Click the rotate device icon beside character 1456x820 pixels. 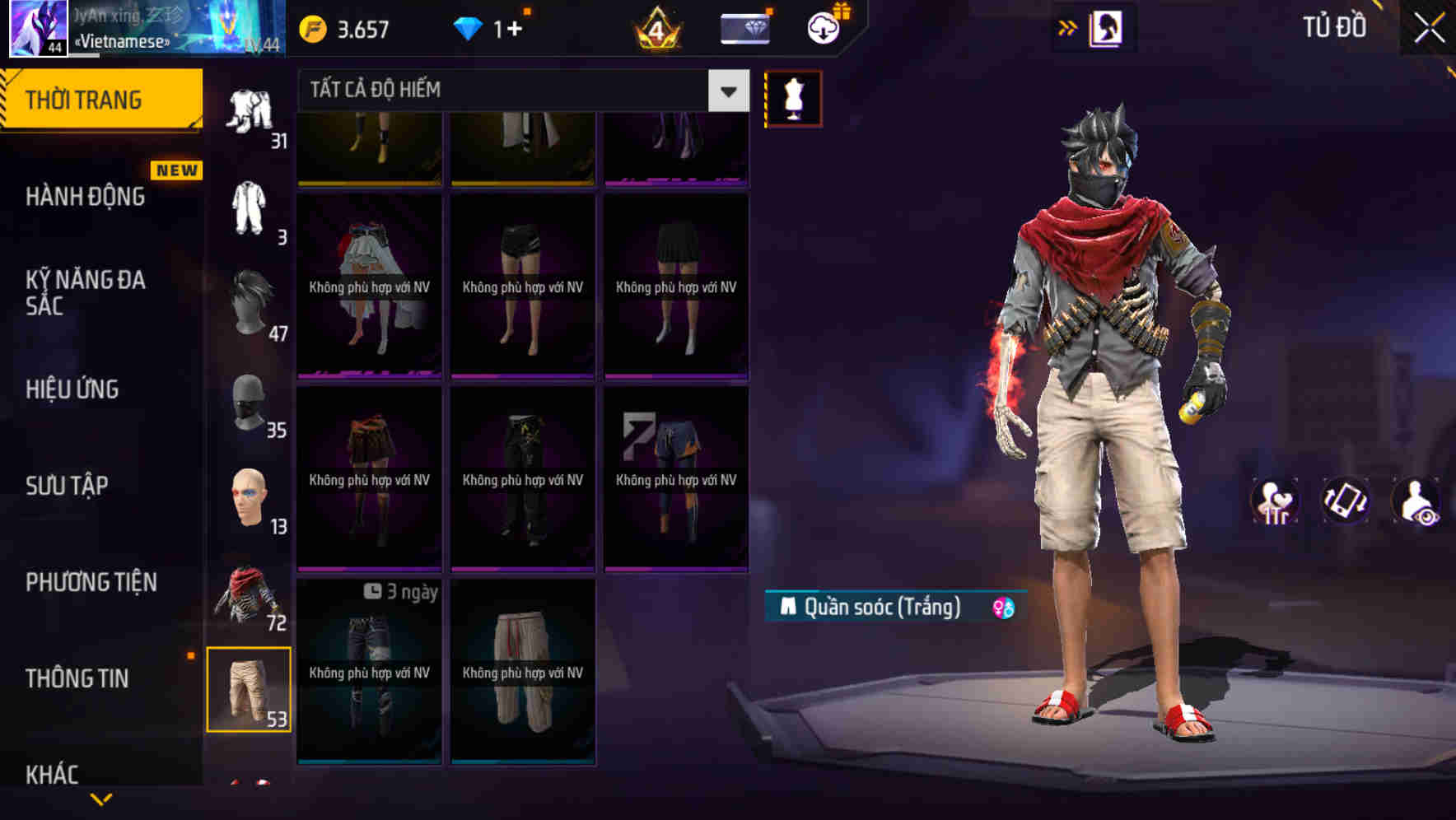[x=1346, y=501]
